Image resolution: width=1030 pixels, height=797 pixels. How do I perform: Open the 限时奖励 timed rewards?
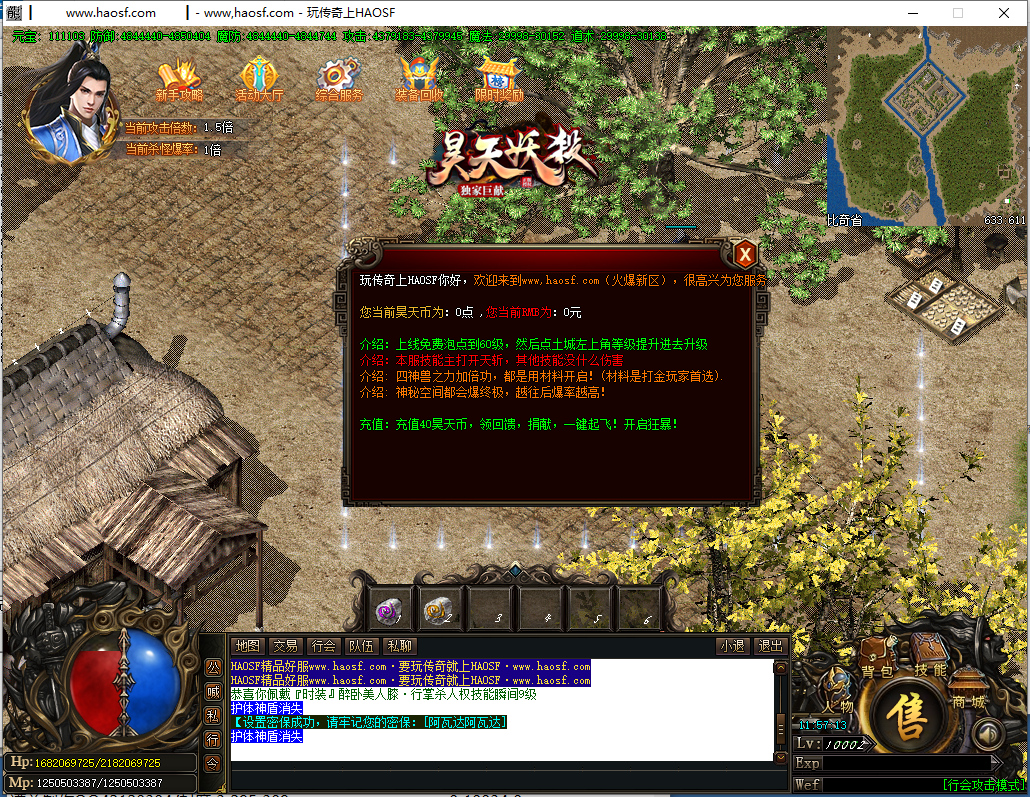tap(498, 80)
